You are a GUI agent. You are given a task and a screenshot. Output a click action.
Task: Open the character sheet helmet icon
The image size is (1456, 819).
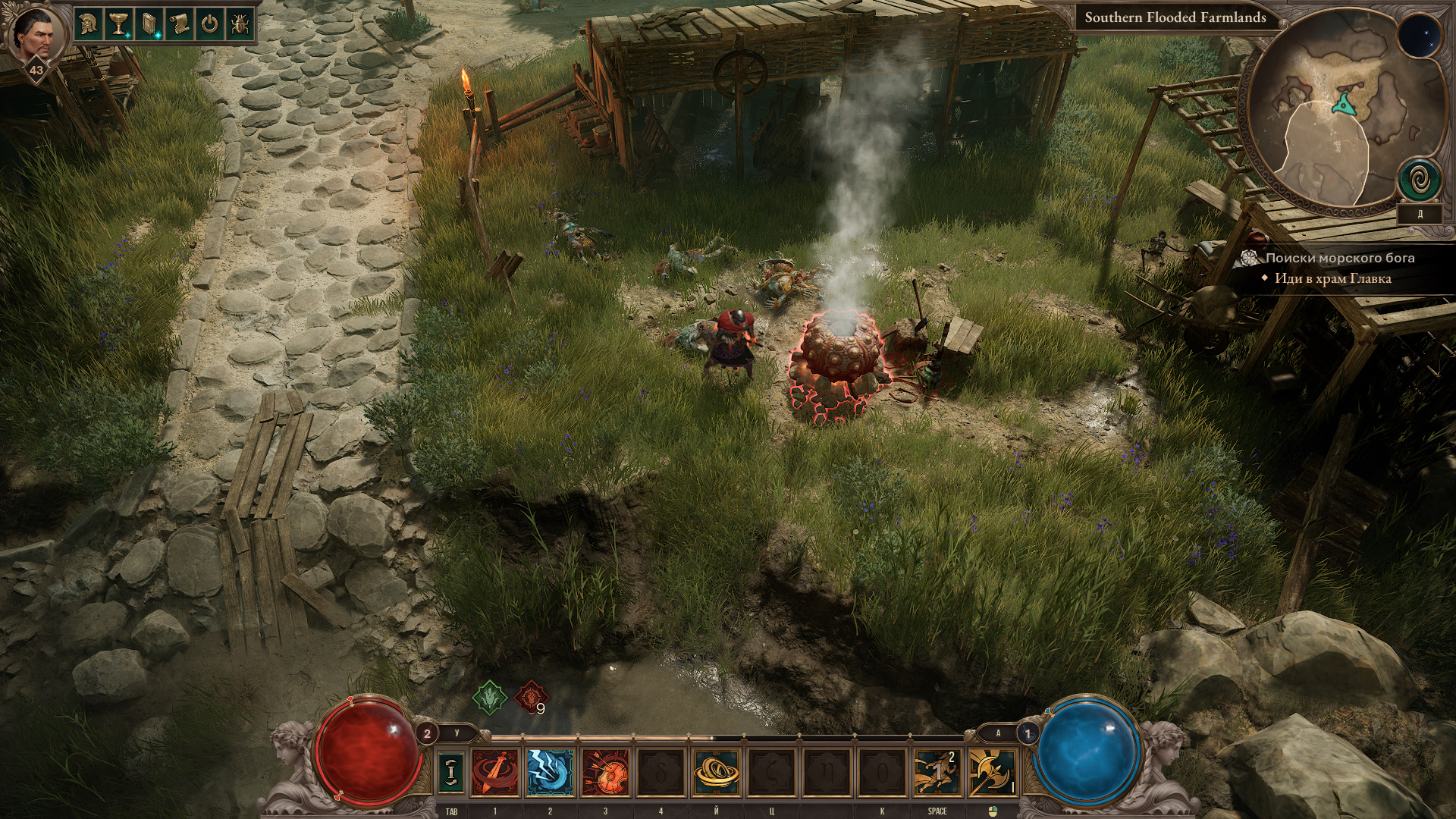tap(89, 24)
